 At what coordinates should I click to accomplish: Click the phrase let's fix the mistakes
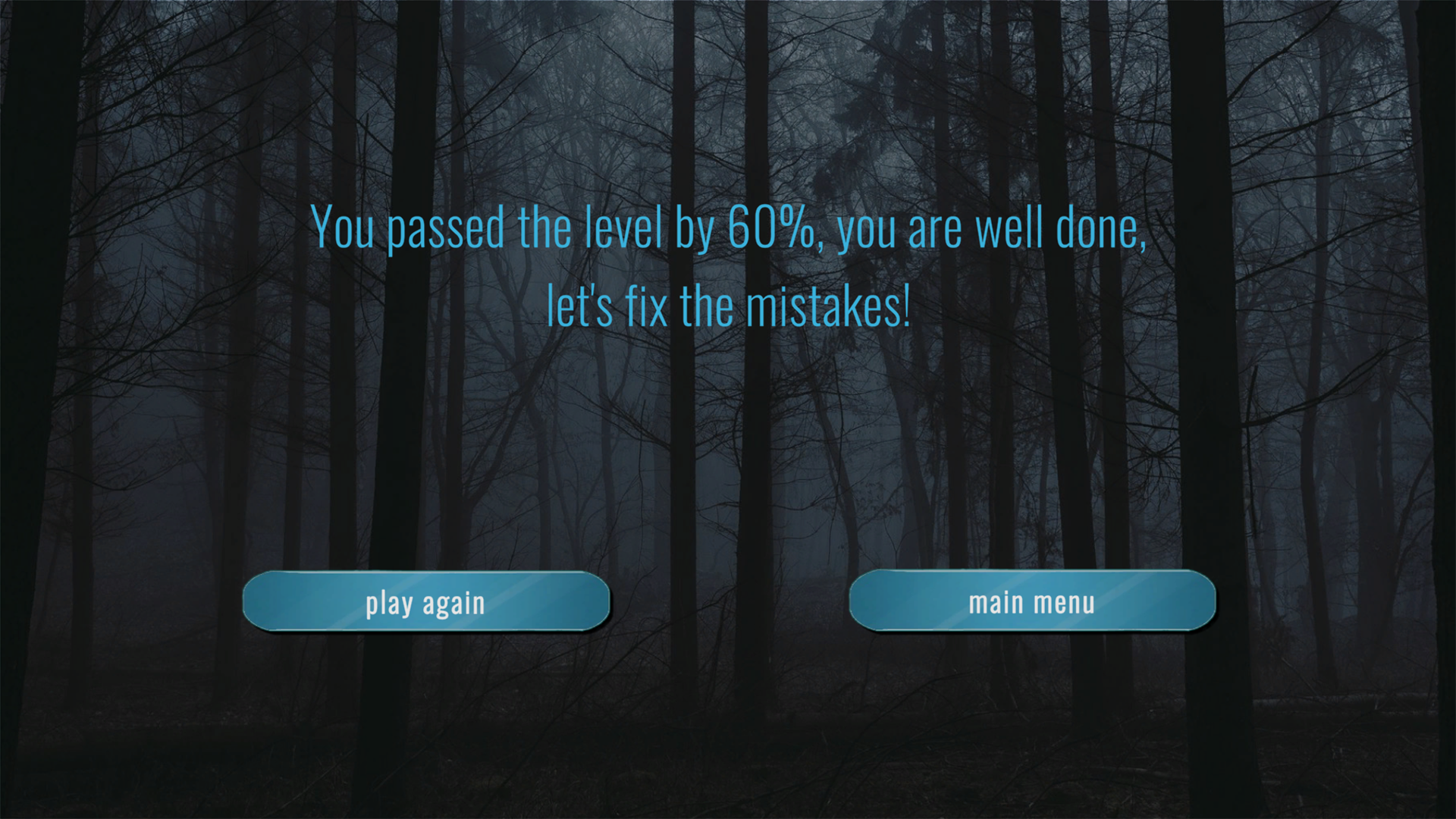tap(726, 304)
